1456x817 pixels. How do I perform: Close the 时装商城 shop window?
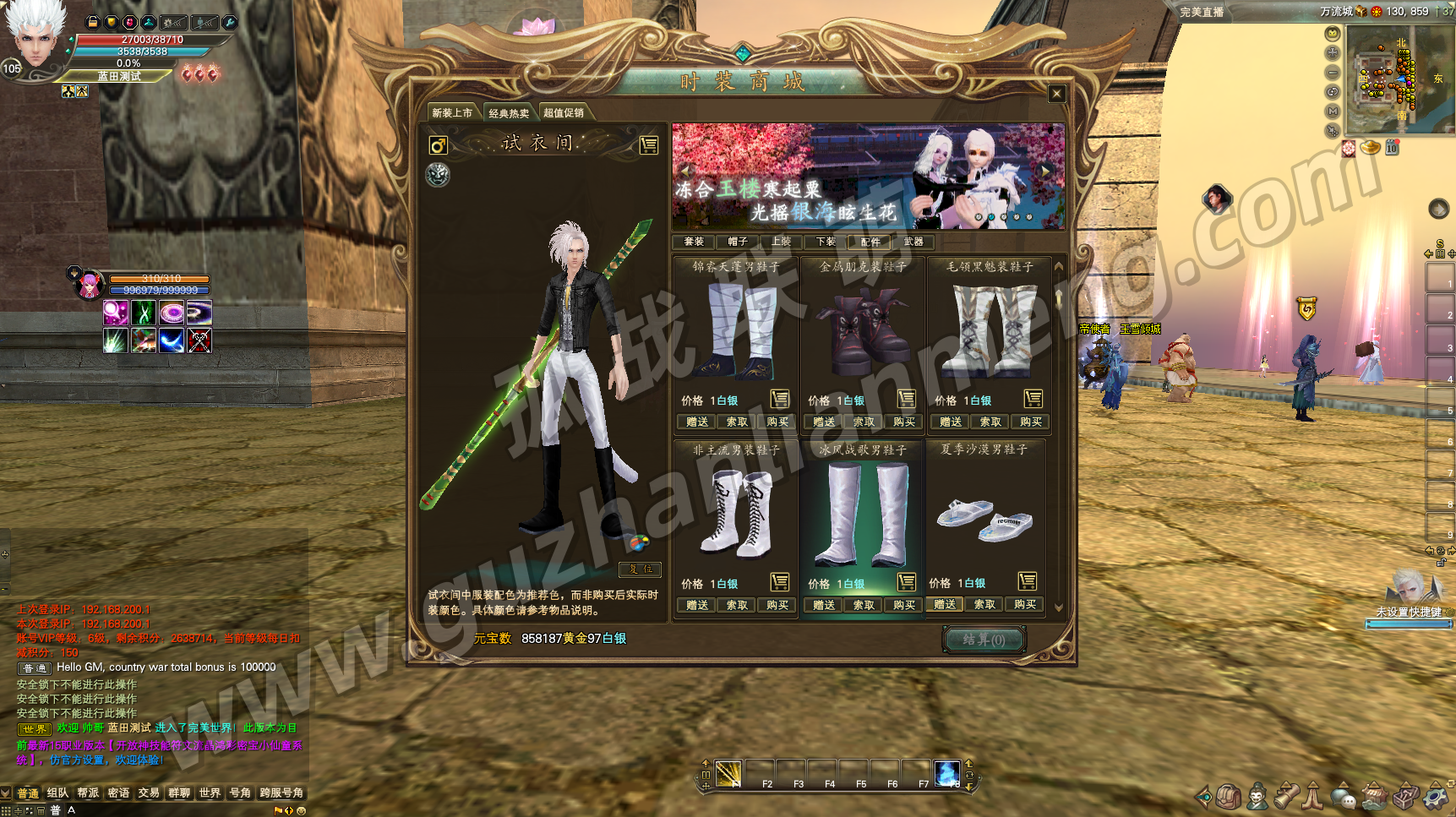pos(1056,94)
